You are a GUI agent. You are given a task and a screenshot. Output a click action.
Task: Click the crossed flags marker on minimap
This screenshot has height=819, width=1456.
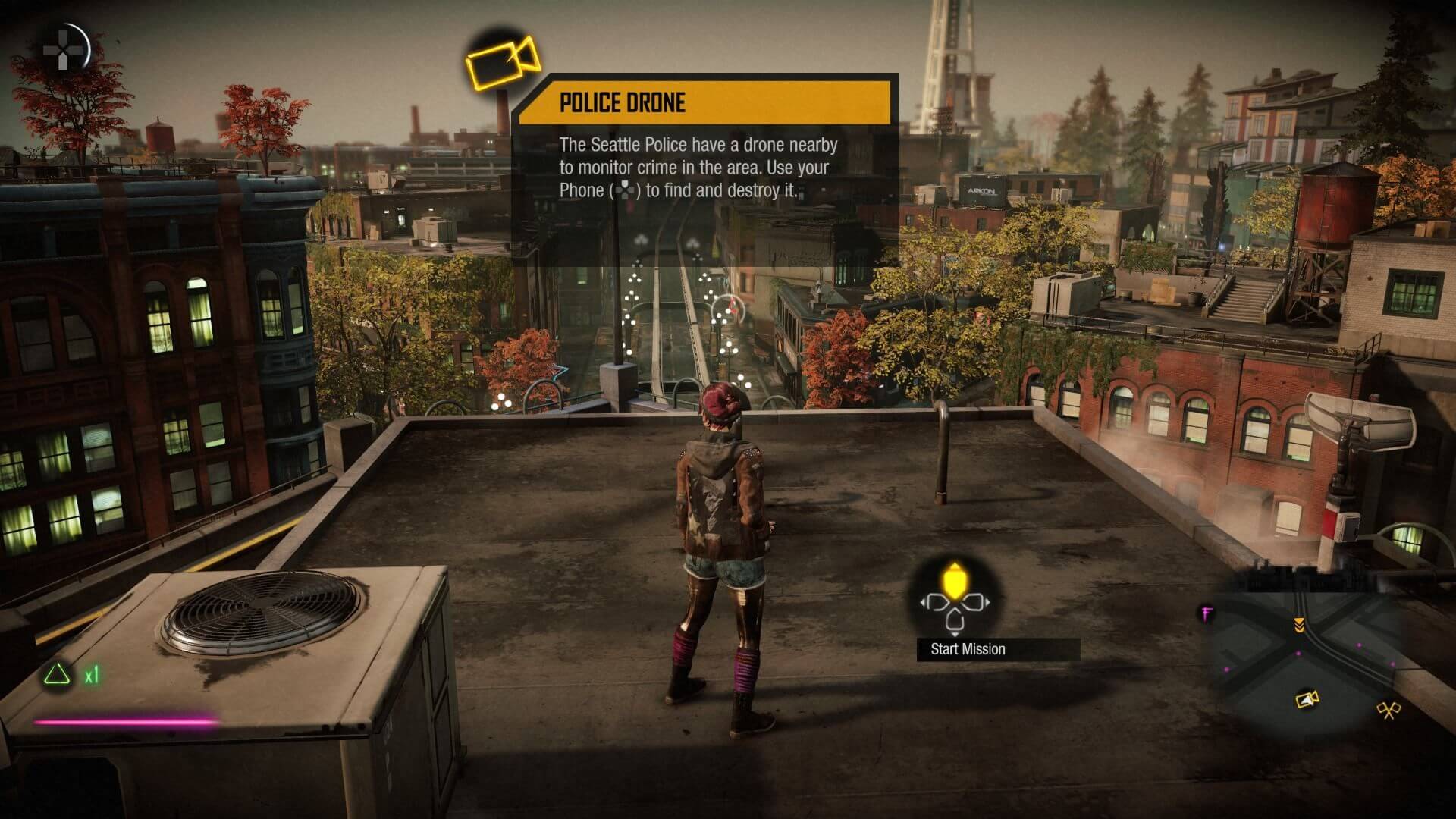click(x=1388, y=711)
